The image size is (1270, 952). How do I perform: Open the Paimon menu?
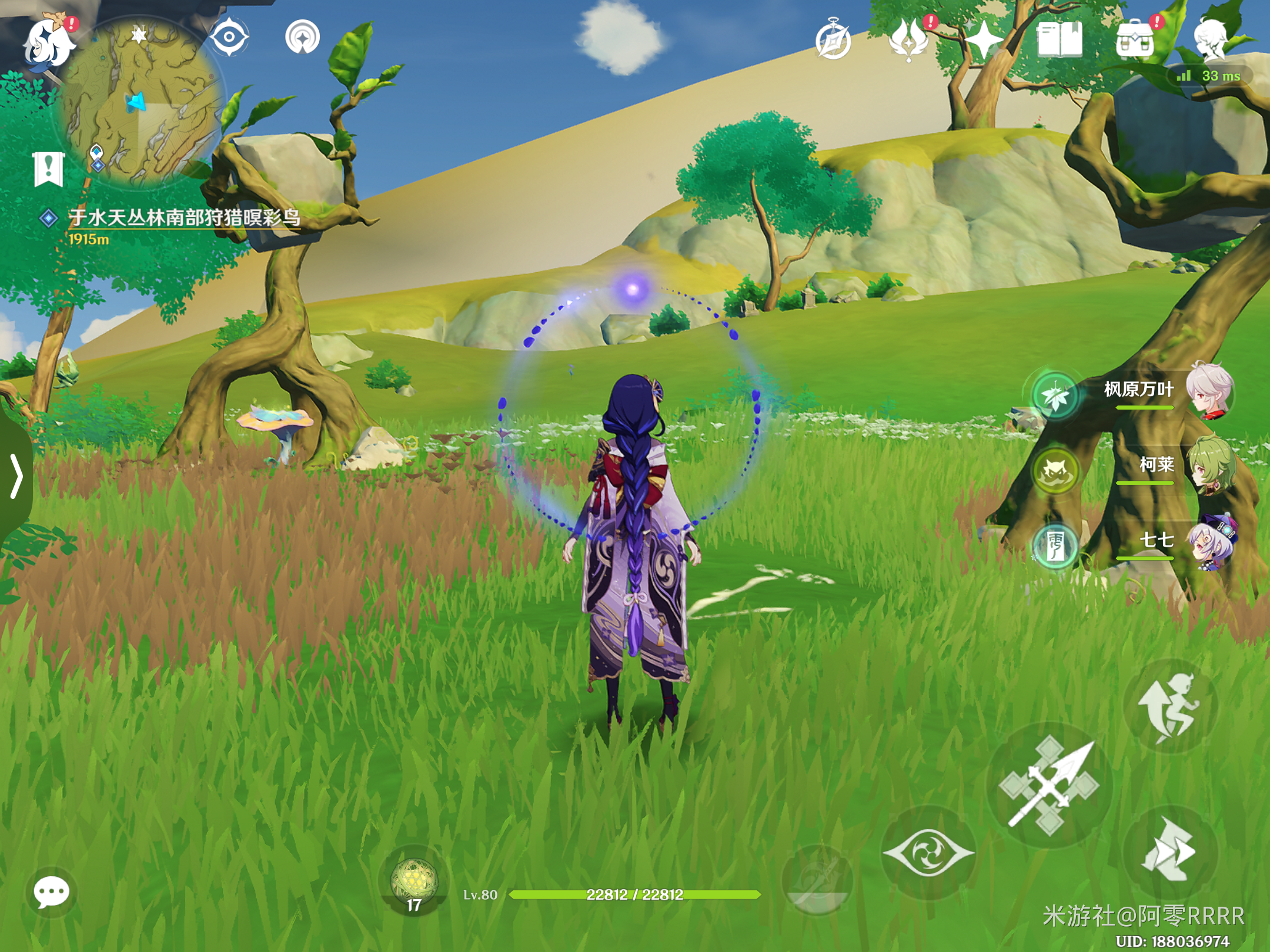[x=48, y=42]
